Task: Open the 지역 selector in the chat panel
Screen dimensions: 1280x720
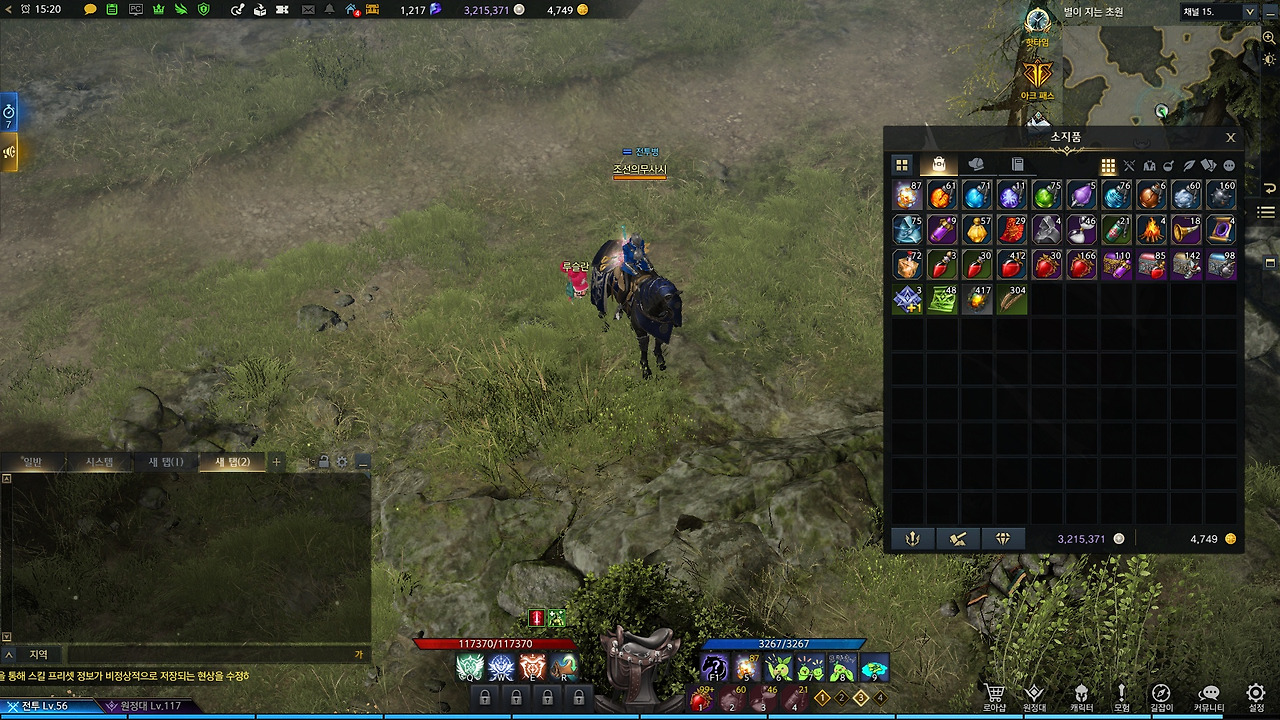Action: (x=39, y=653)
